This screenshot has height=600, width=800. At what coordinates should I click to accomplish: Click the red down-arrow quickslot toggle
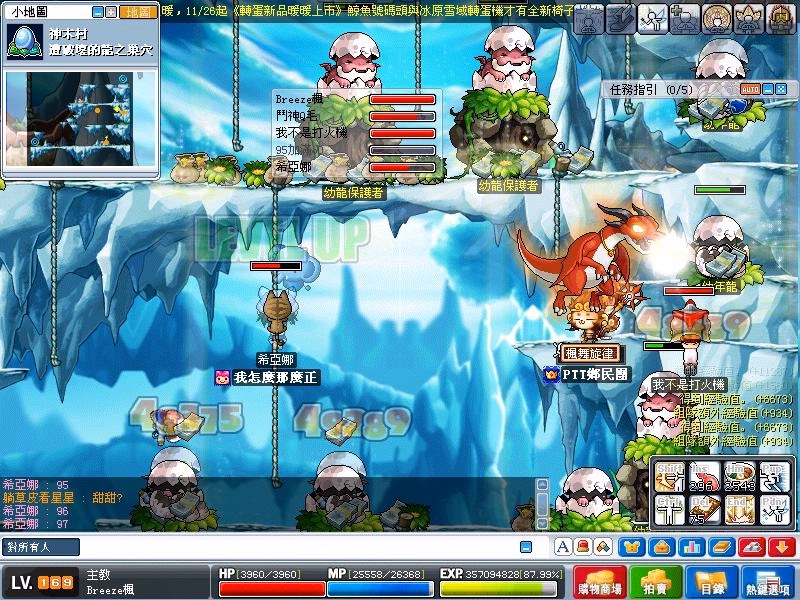[x=783, y=546]
